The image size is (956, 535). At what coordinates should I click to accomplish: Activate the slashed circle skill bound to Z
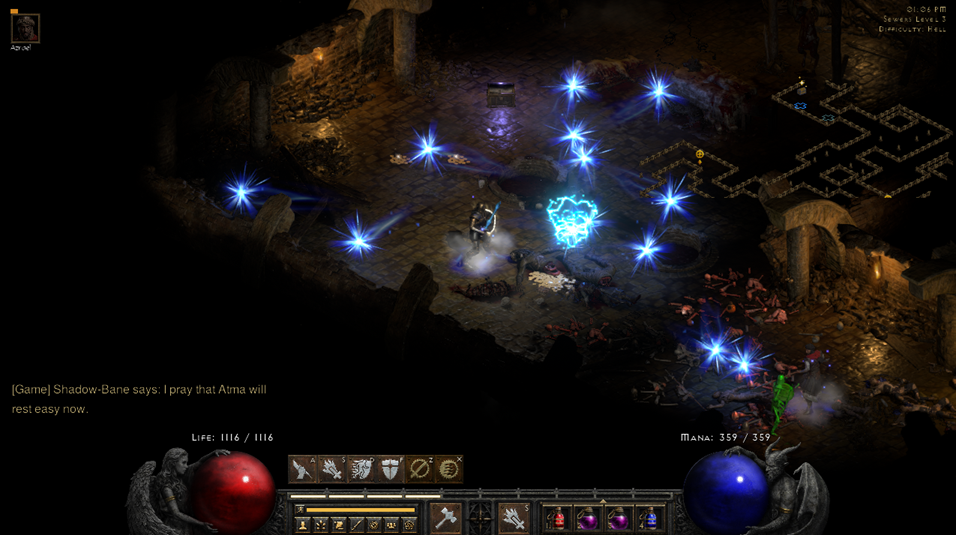coord(420,468)
